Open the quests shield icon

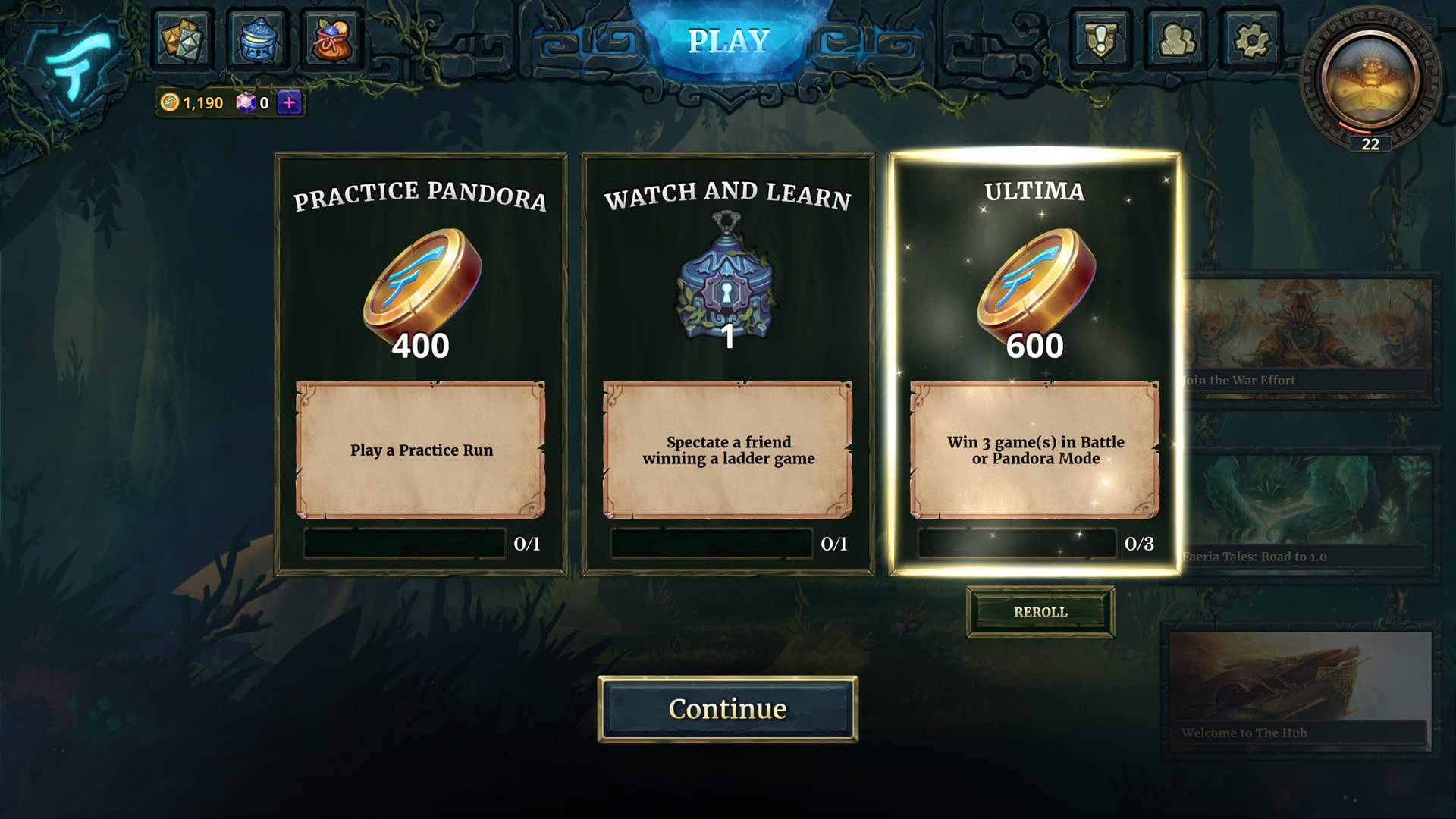[x=1100, y=39]
